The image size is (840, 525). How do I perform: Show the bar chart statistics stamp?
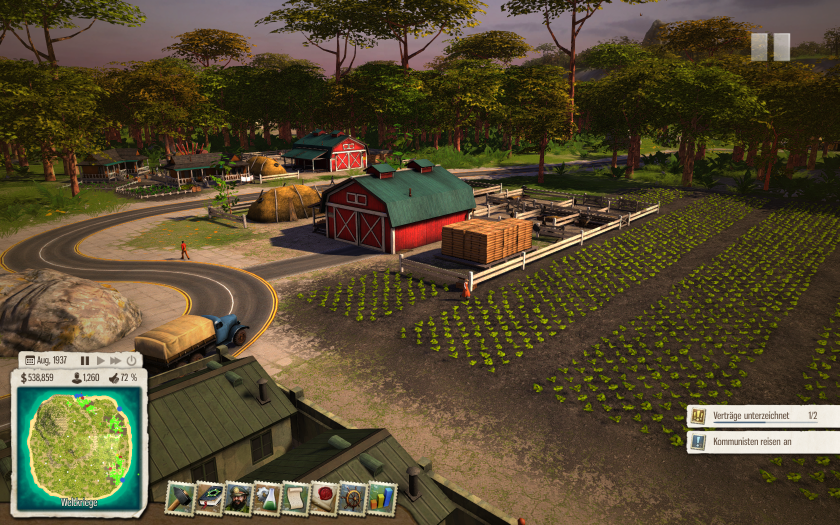click(x=382, y=497)
